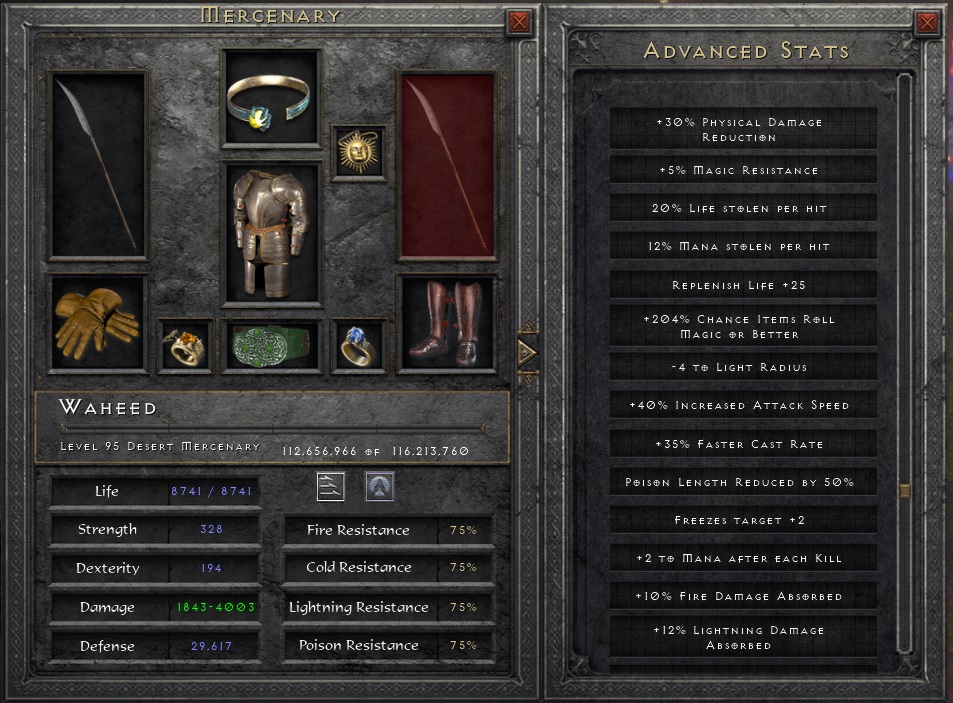This screenshot has height=703, width=953.
Task: Click the mercenary aura skill icon
Action: point(379,487)
